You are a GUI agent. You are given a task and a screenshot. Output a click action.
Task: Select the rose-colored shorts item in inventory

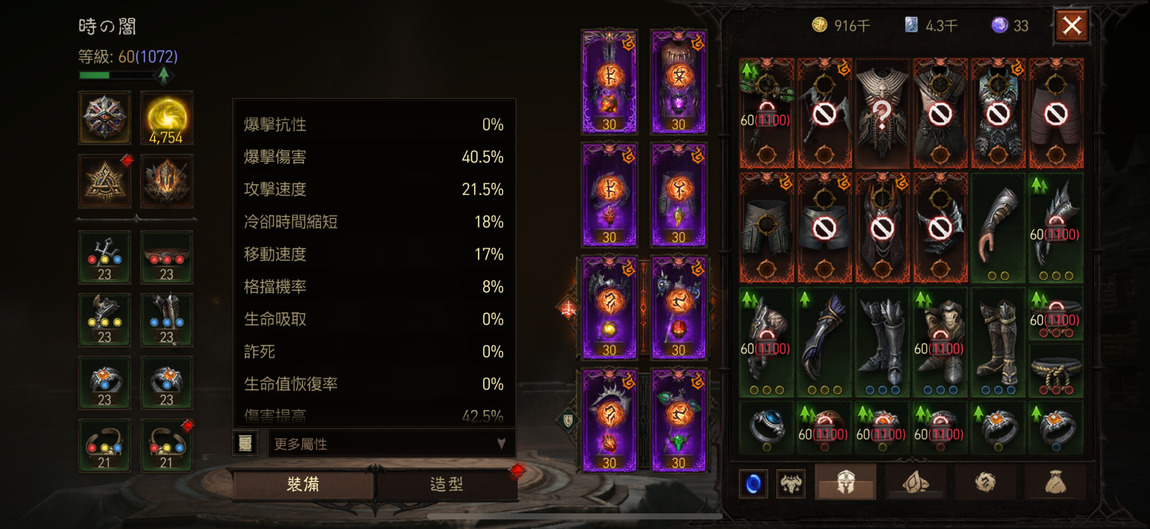pos(1055,112)
